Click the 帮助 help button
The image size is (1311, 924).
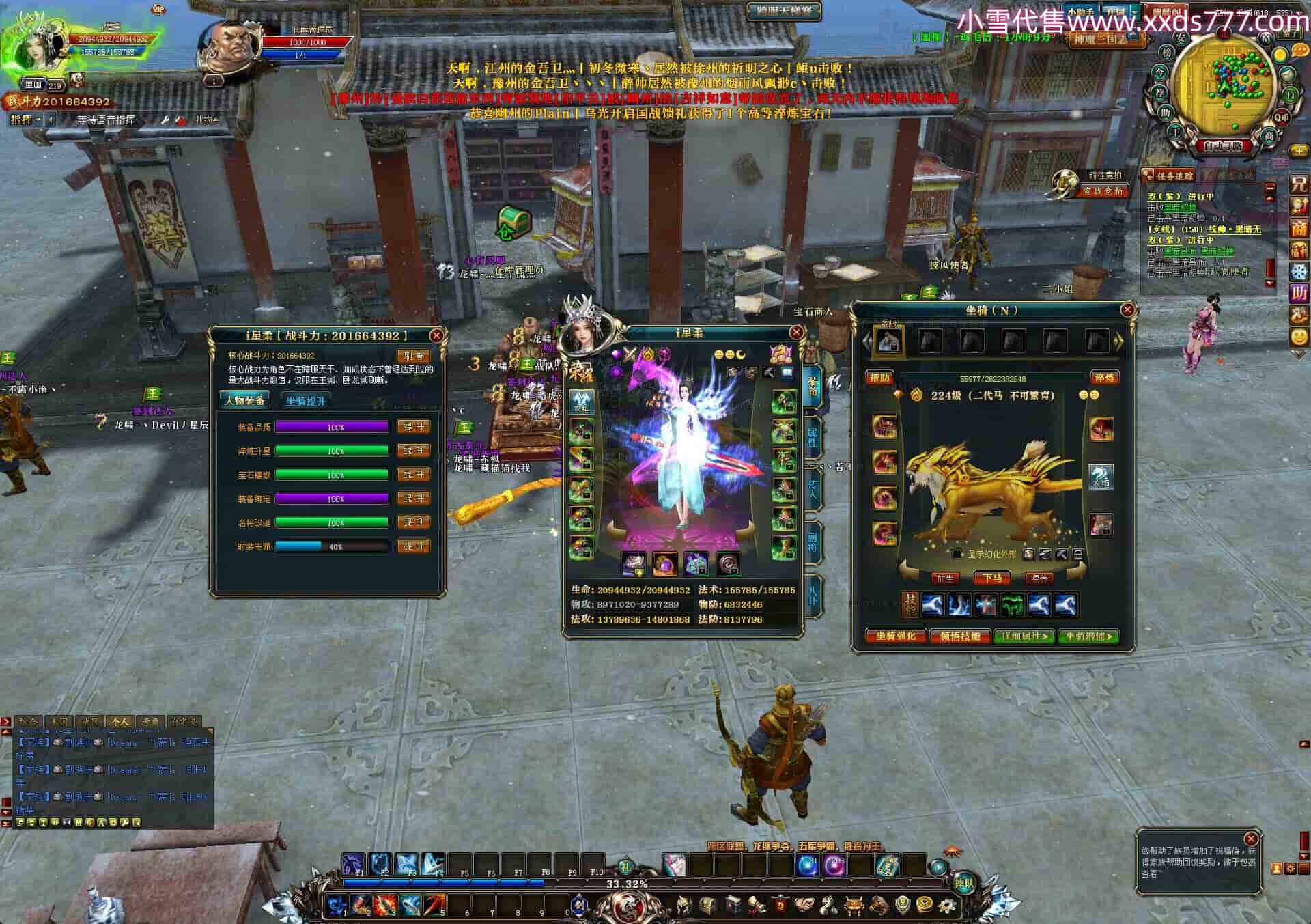879,378
